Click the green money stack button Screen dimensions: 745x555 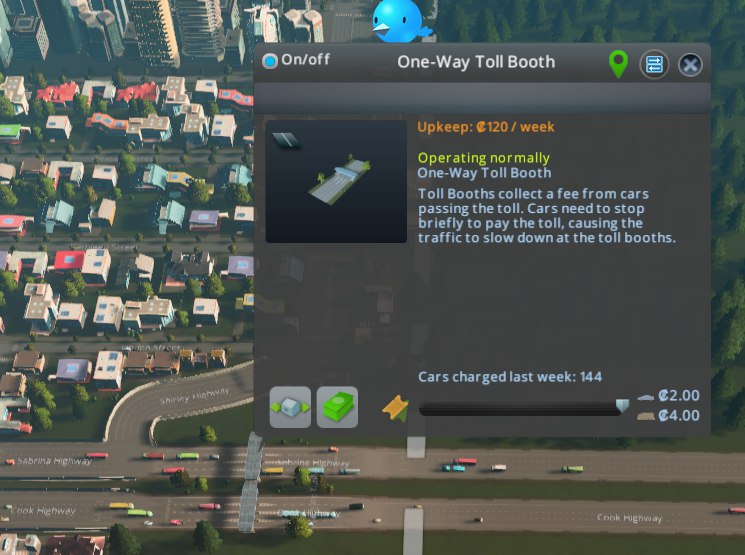[337, 407]
